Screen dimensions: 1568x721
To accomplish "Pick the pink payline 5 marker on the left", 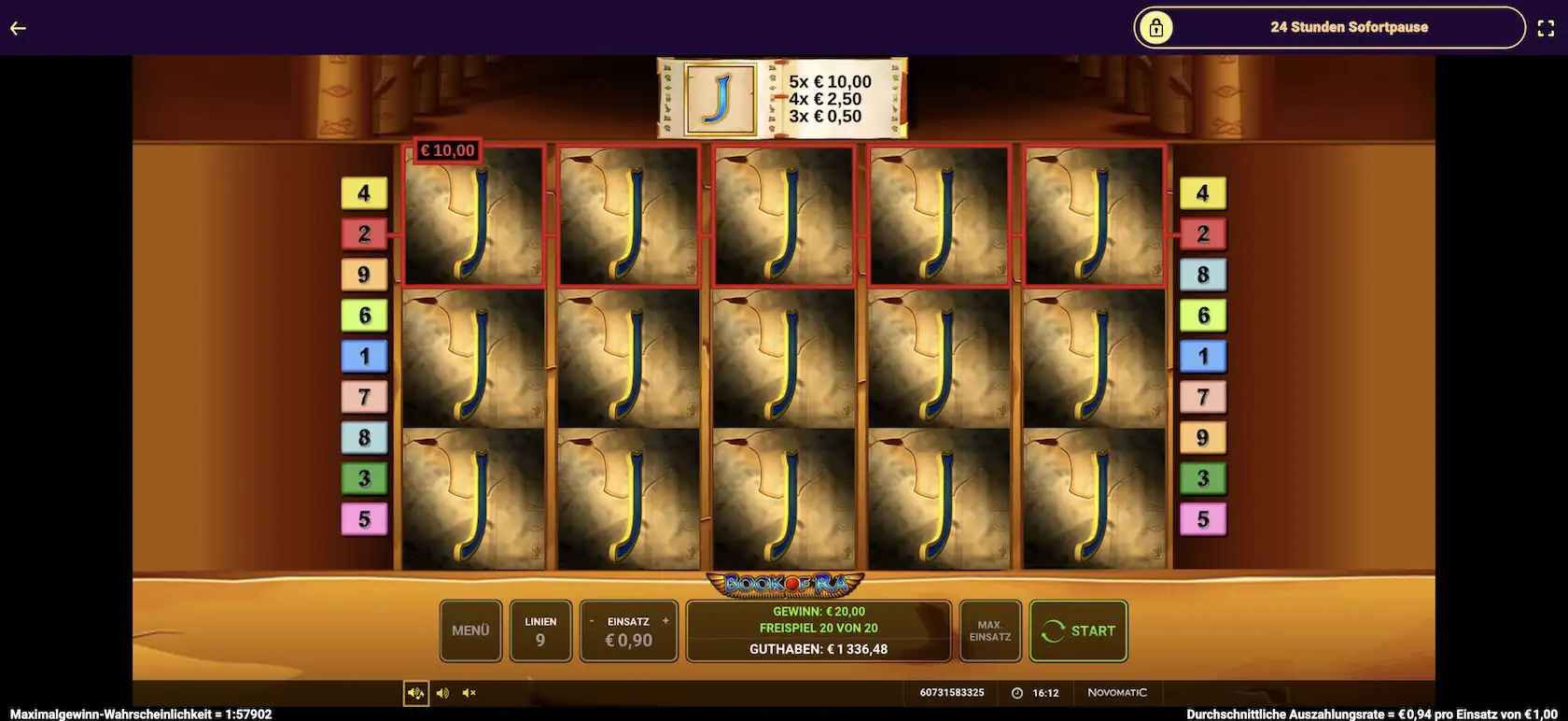I will click(364, 519).
